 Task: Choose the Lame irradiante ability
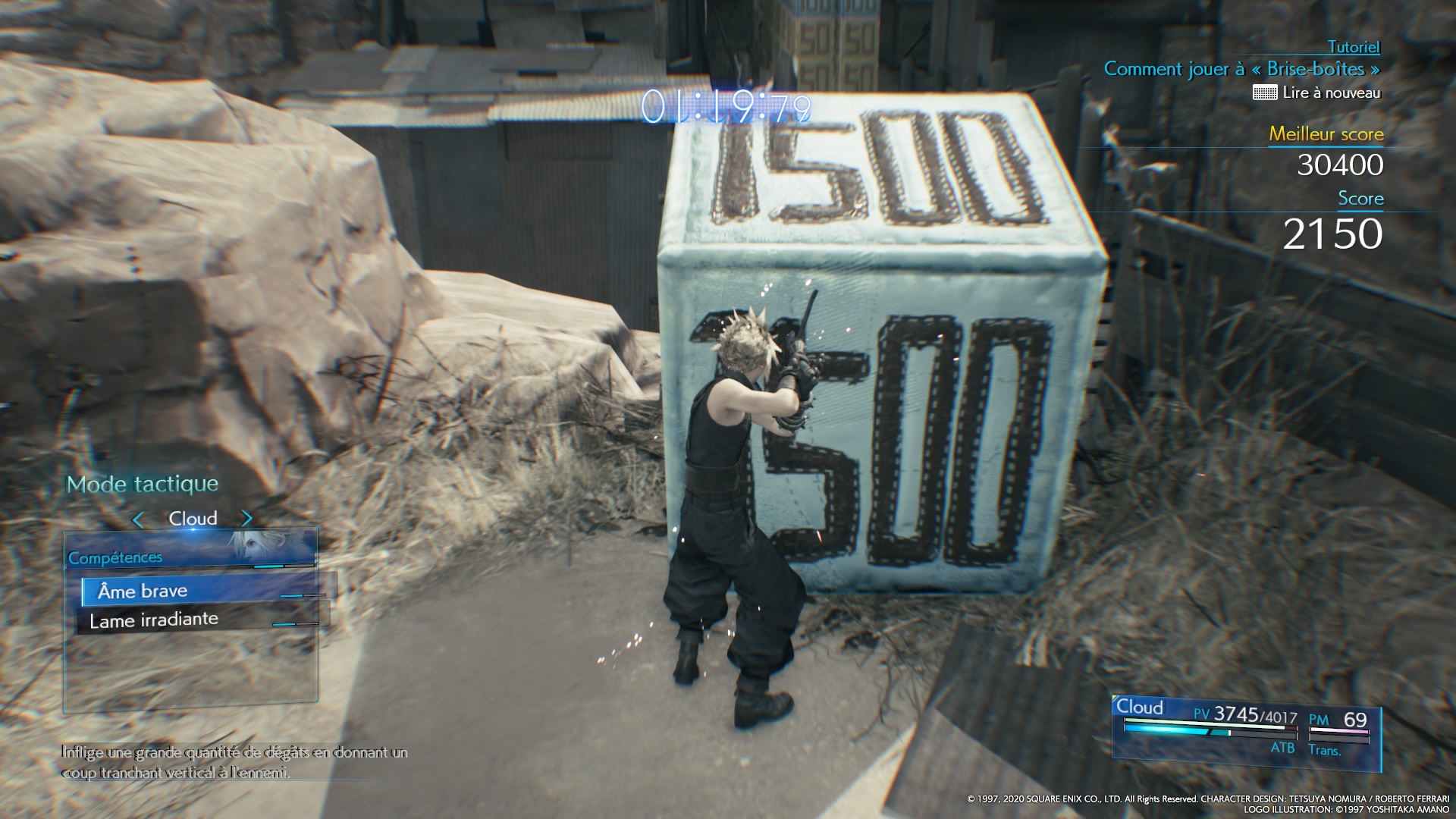coord(154,620)
